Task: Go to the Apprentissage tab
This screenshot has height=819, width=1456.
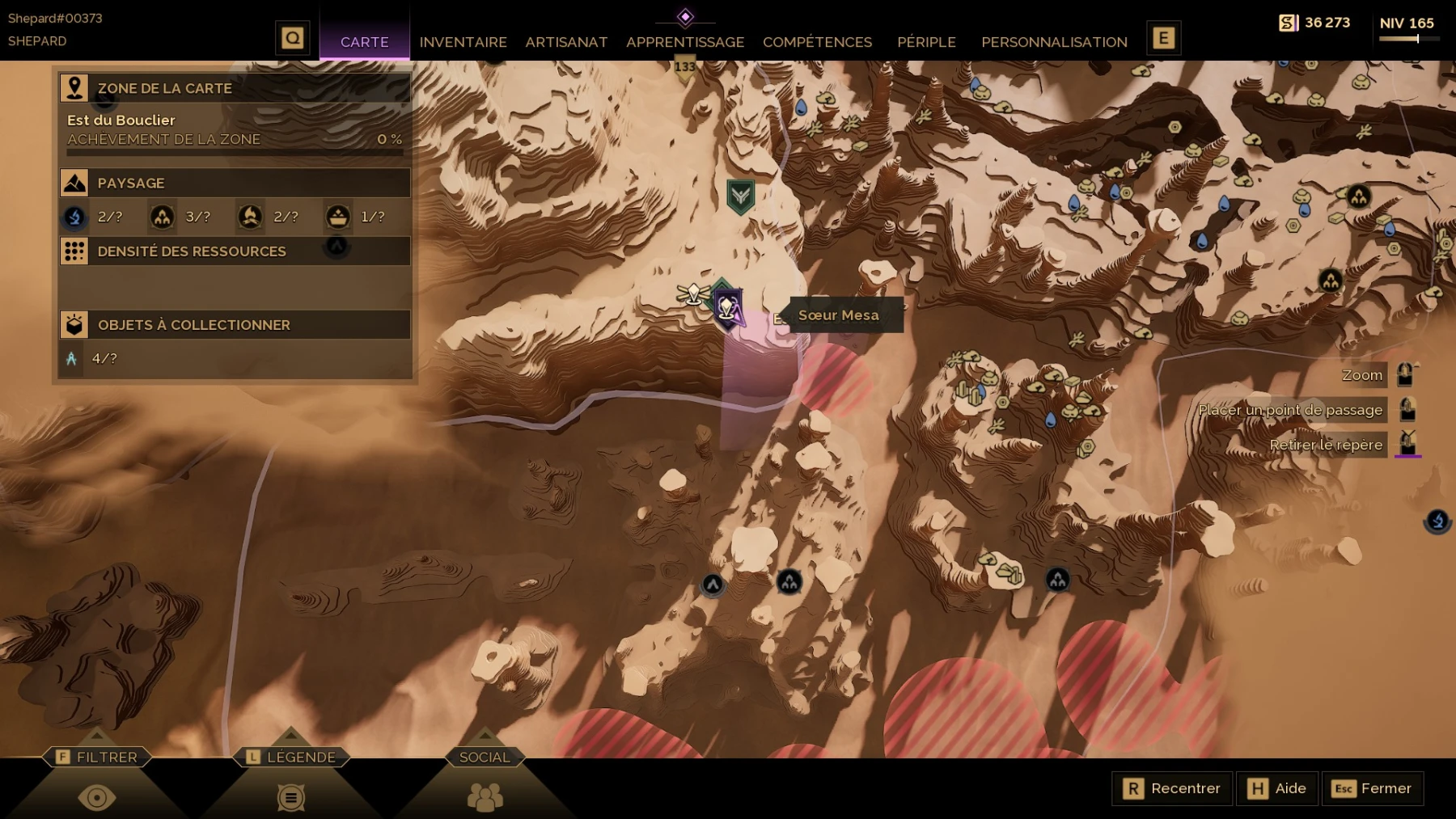Action: pos(684,42)
